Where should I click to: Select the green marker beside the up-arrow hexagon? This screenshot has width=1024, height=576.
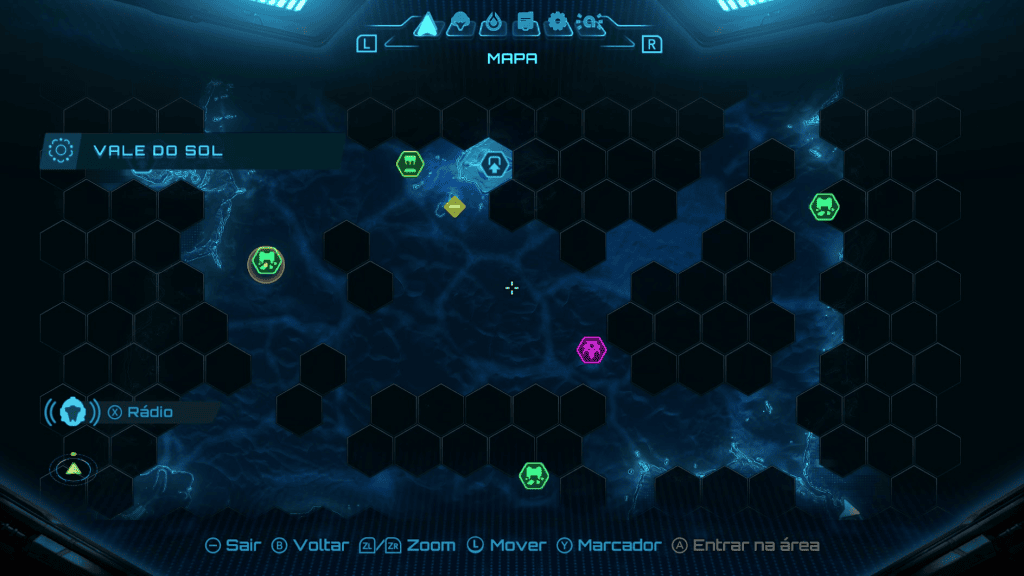(409, 163)
